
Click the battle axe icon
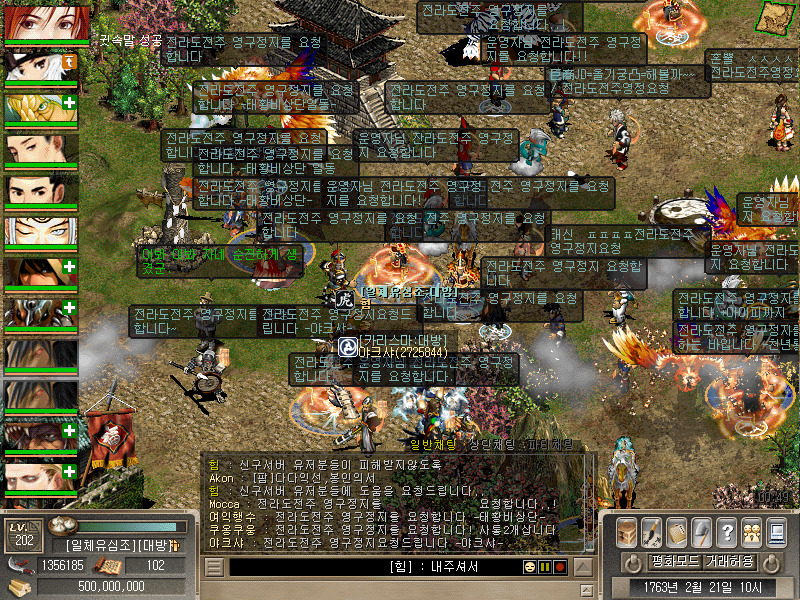coord(702,530)
